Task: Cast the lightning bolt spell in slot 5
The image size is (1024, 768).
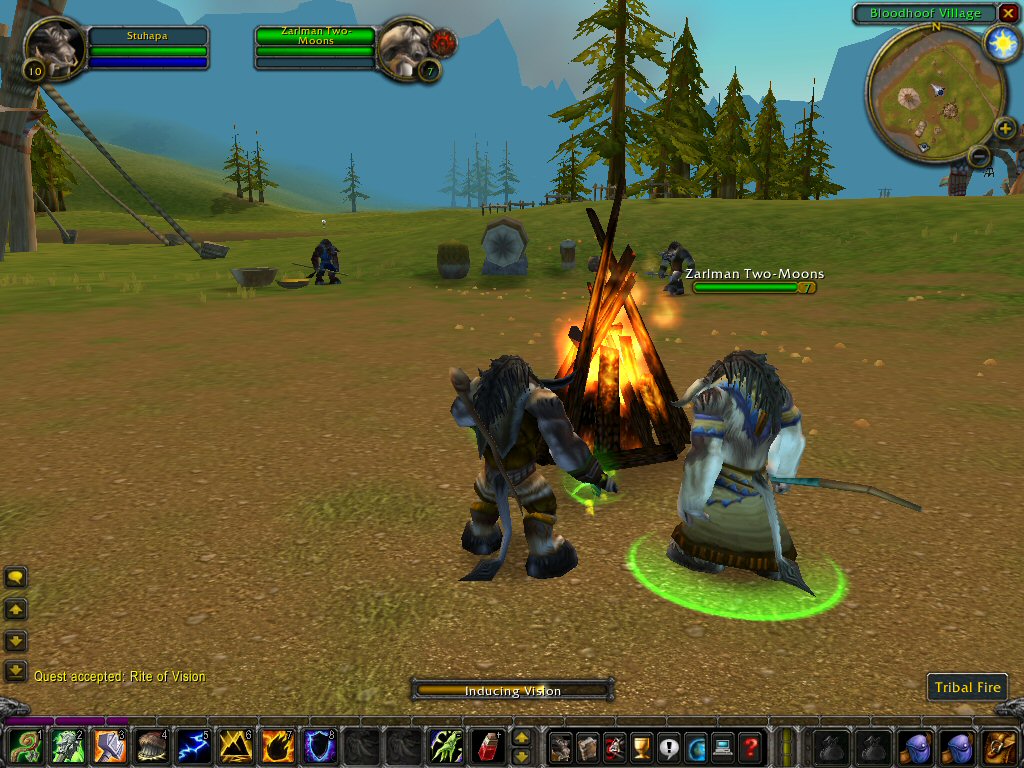Action: tap(193, 746)
